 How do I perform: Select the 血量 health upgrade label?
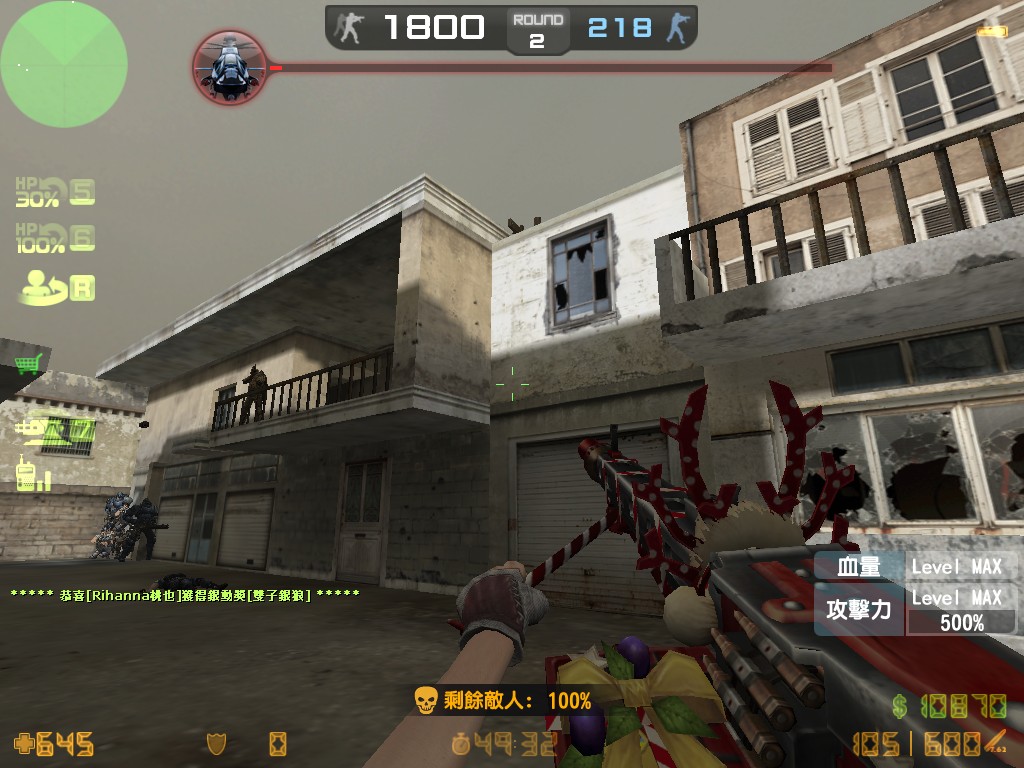[x=859, y=567]
